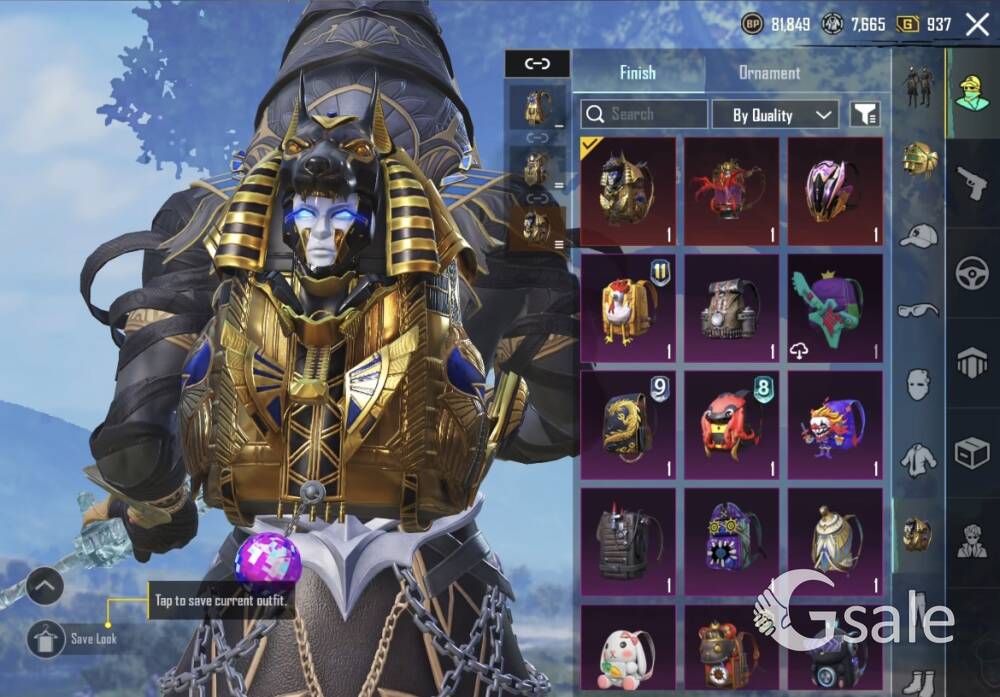Open the By Quality sort dropdown
This screenshot has width=1000, height=697.
pos(775,115)
